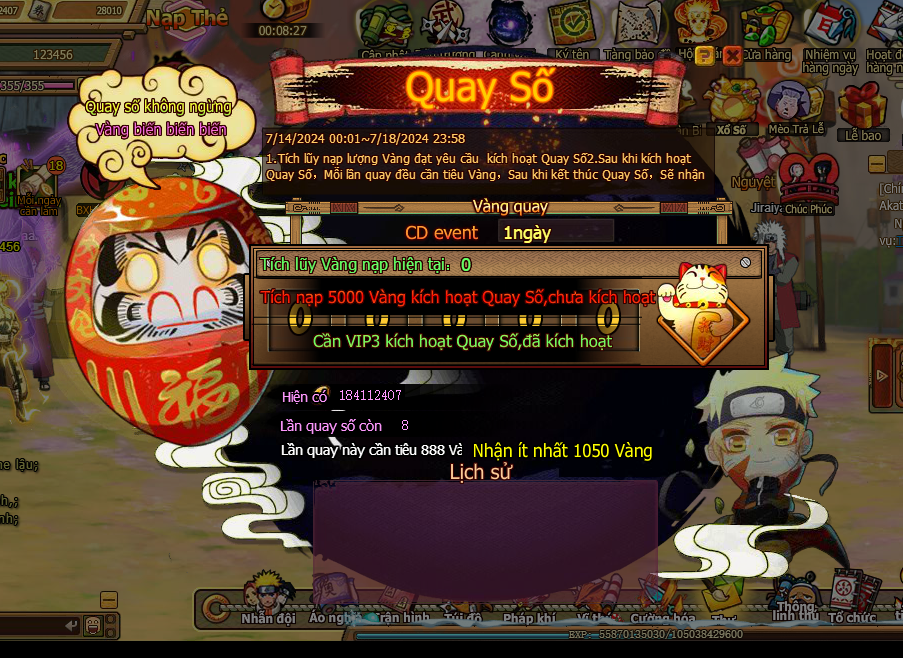903x658 pixels.
Task: Click the chat emoji face button
Action: coord(93,625)
